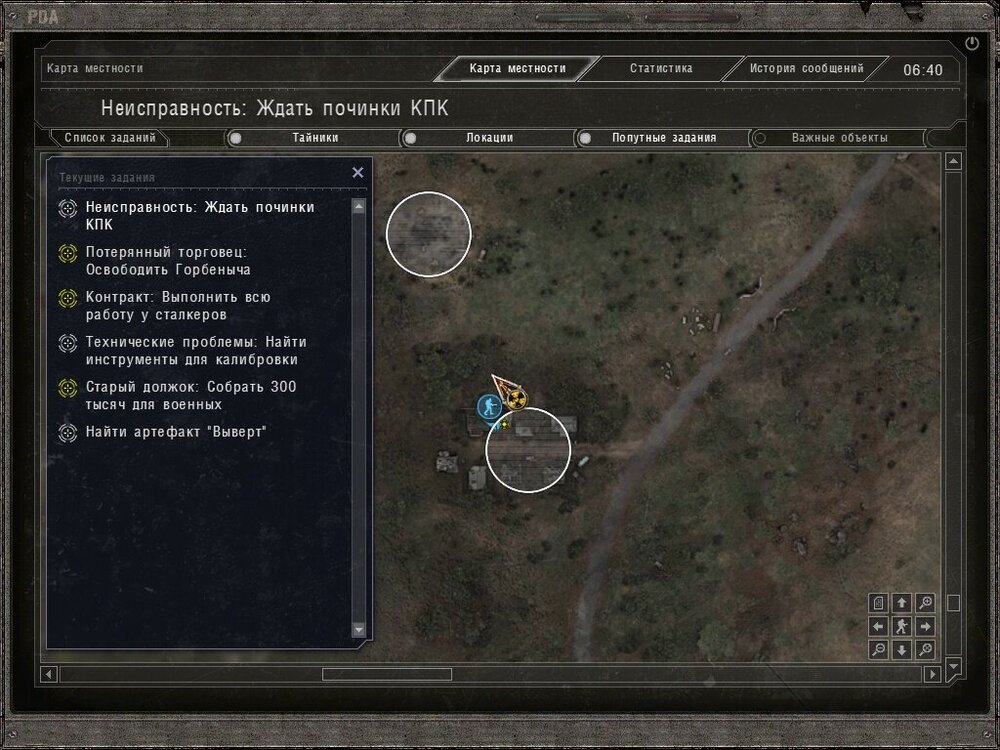Select the Контракт stalker work task
Screen dimensions: 1000x750
[x=178, y=306]
